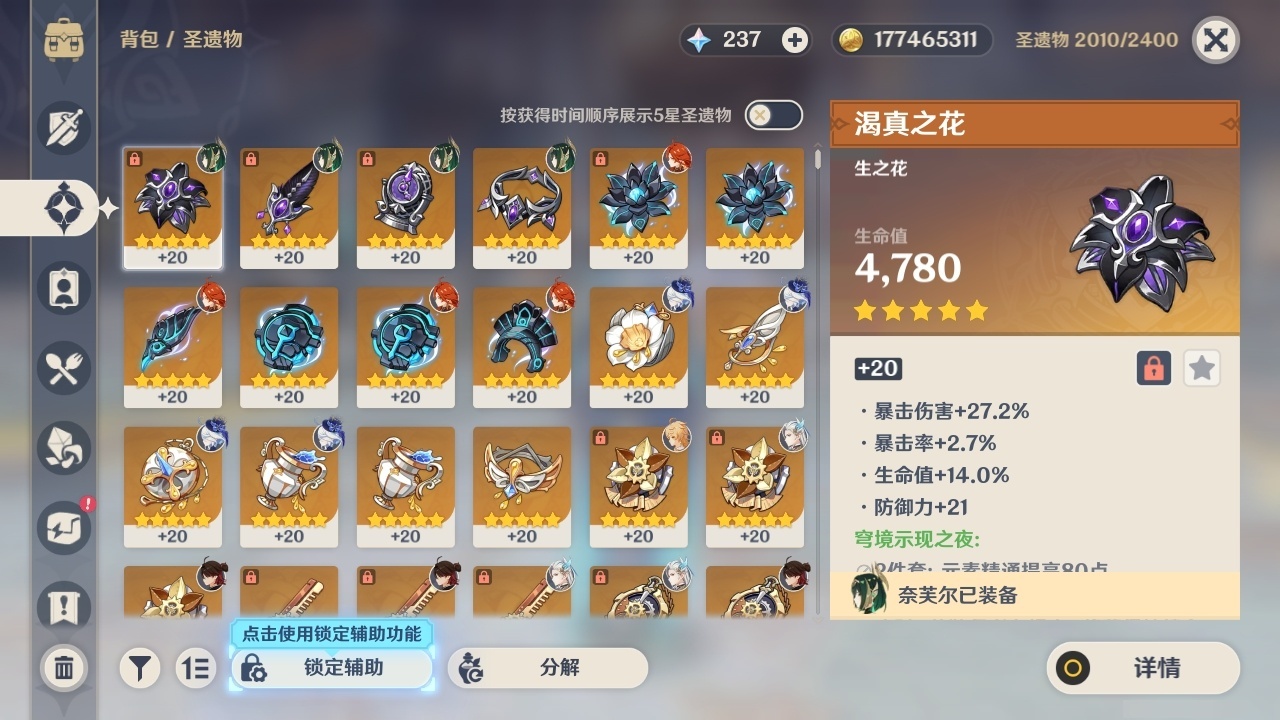Click the + button next to the Primogem count
Screen dimensions: 1280x720
tap(793, 40)
